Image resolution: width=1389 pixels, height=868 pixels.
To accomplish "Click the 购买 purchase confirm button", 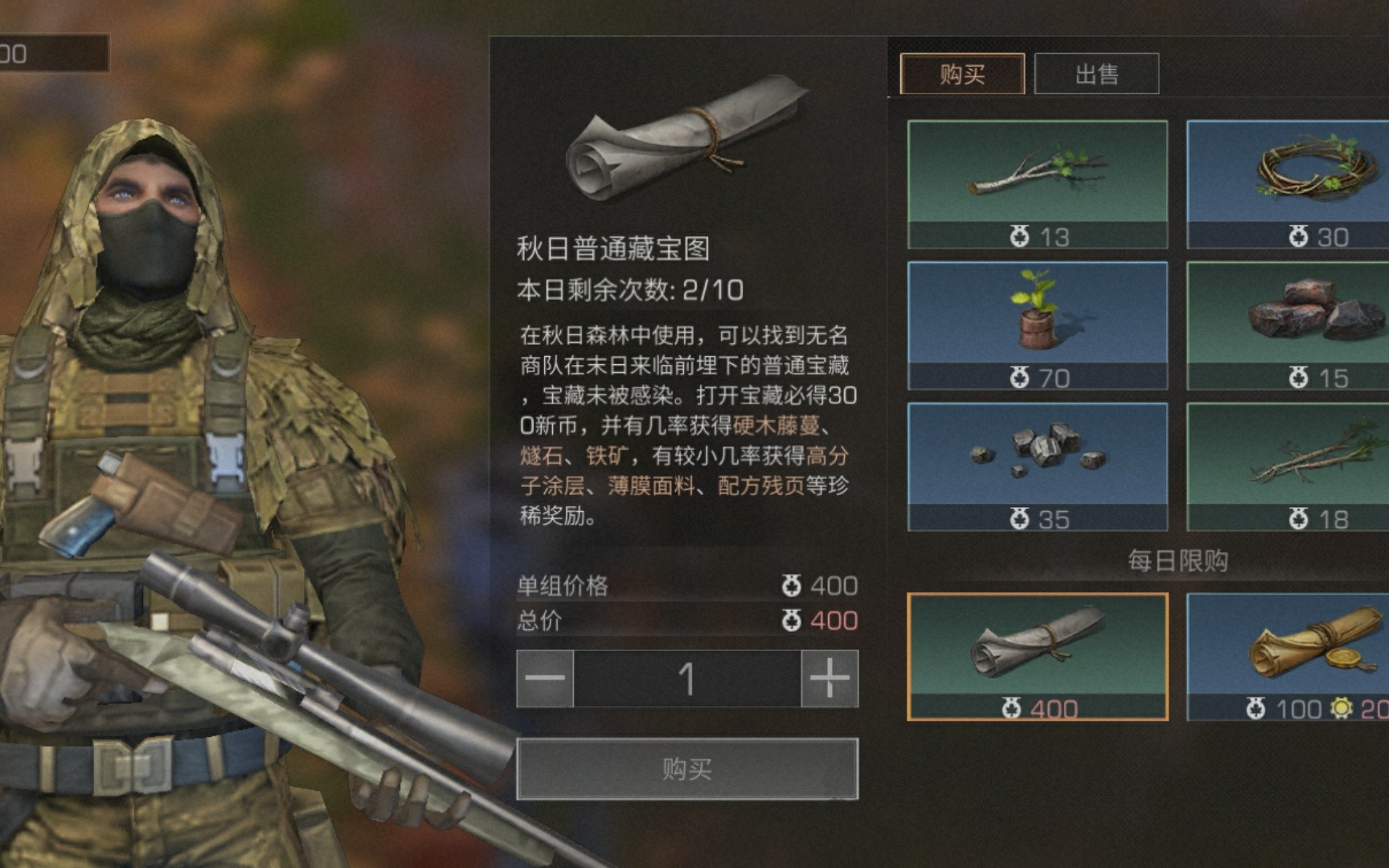I will tap(686, 769).
